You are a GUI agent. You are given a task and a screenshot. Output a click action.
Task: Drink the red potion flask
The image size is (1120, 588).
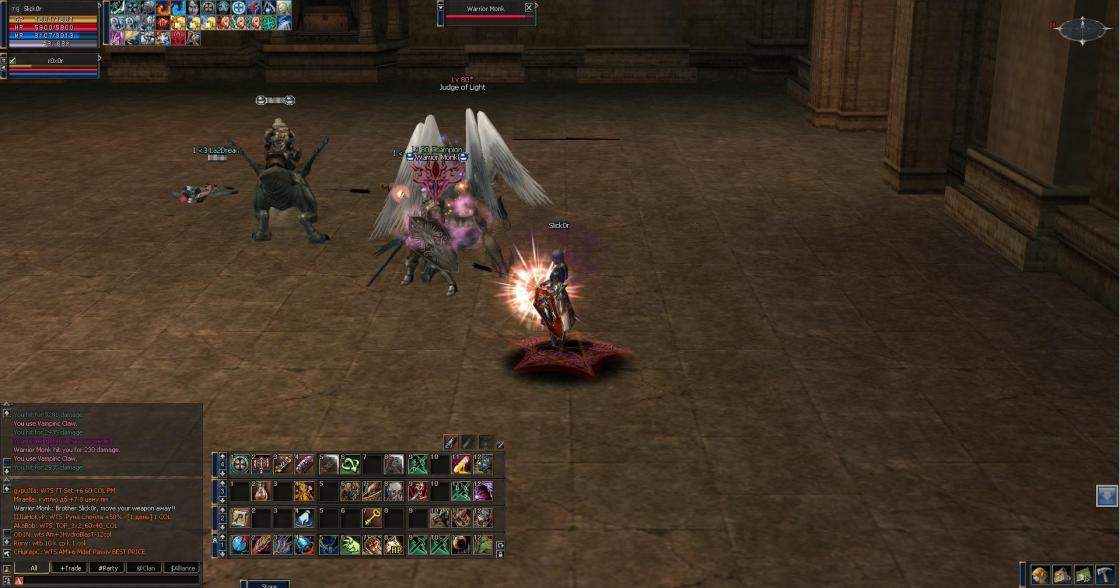pos(261,491)
